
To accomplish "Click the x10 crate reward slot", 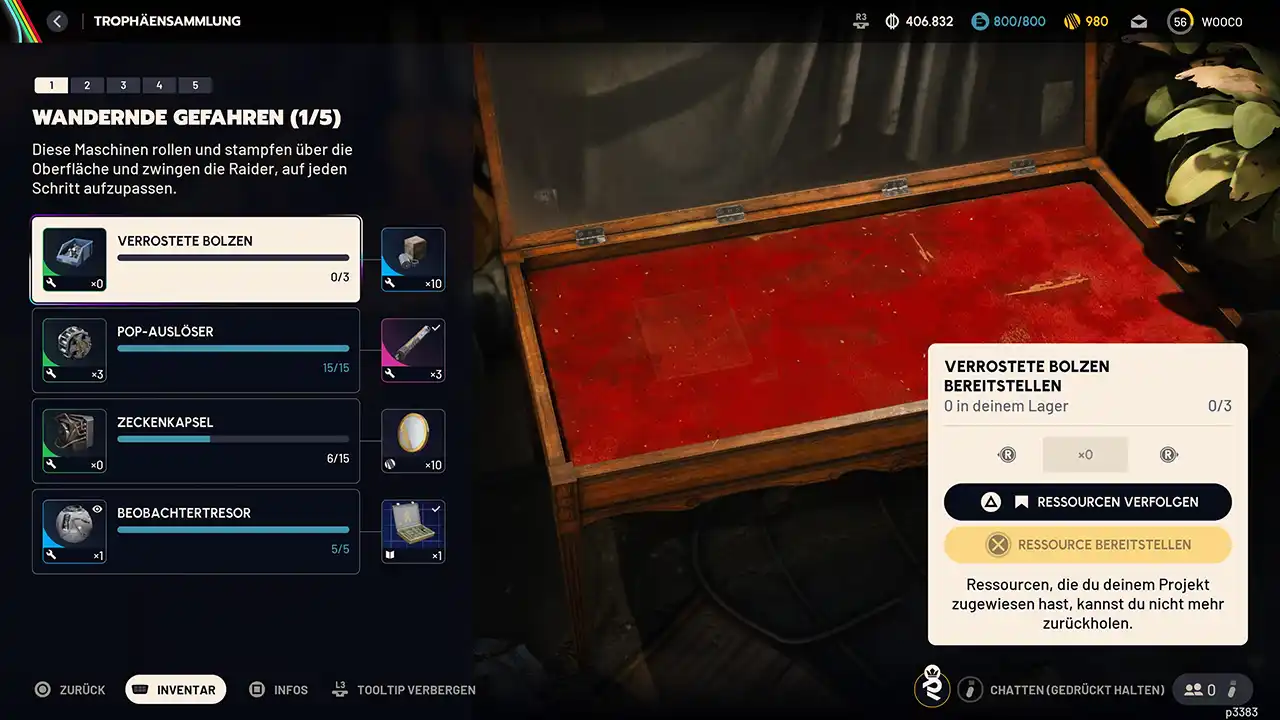I will (x=413, y=260).
